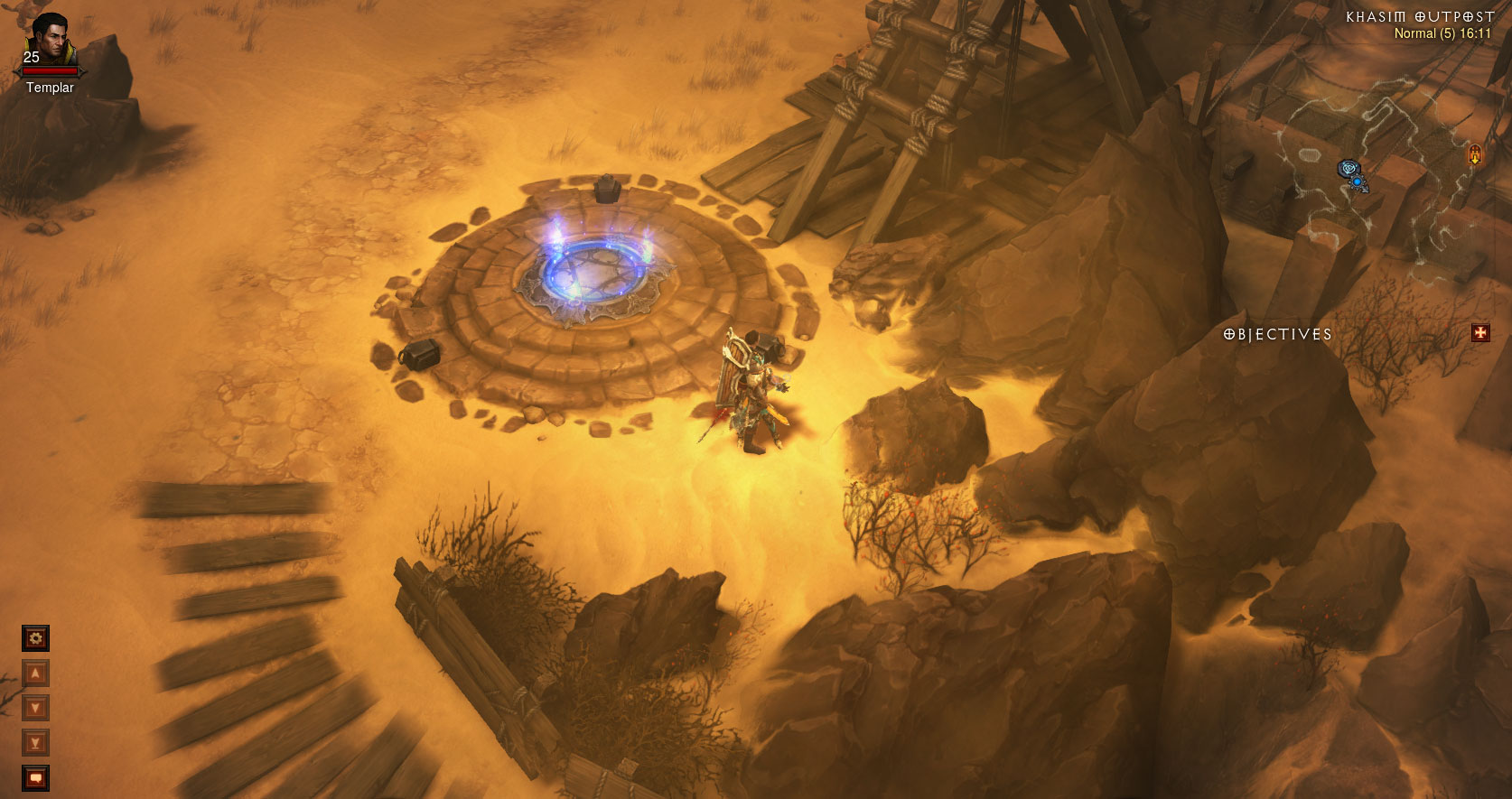Select the orange dungeon entrance minimap marker
1512x799 pixels.
click(x=1475, y=154)
